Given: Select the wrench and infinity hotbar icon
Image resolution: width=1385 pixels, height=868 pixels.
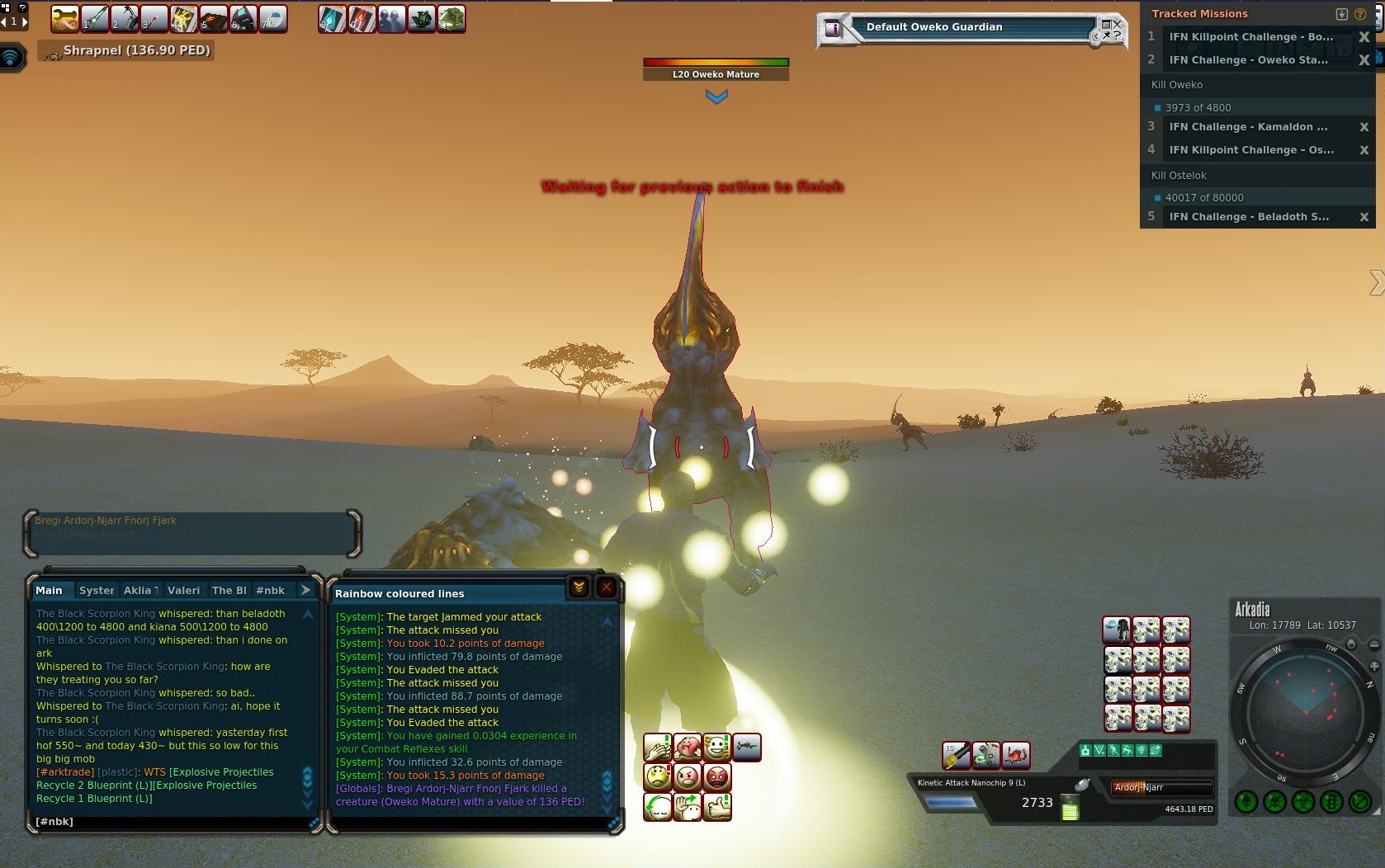Looking at the screenshot, I should [x=64, y=19].
